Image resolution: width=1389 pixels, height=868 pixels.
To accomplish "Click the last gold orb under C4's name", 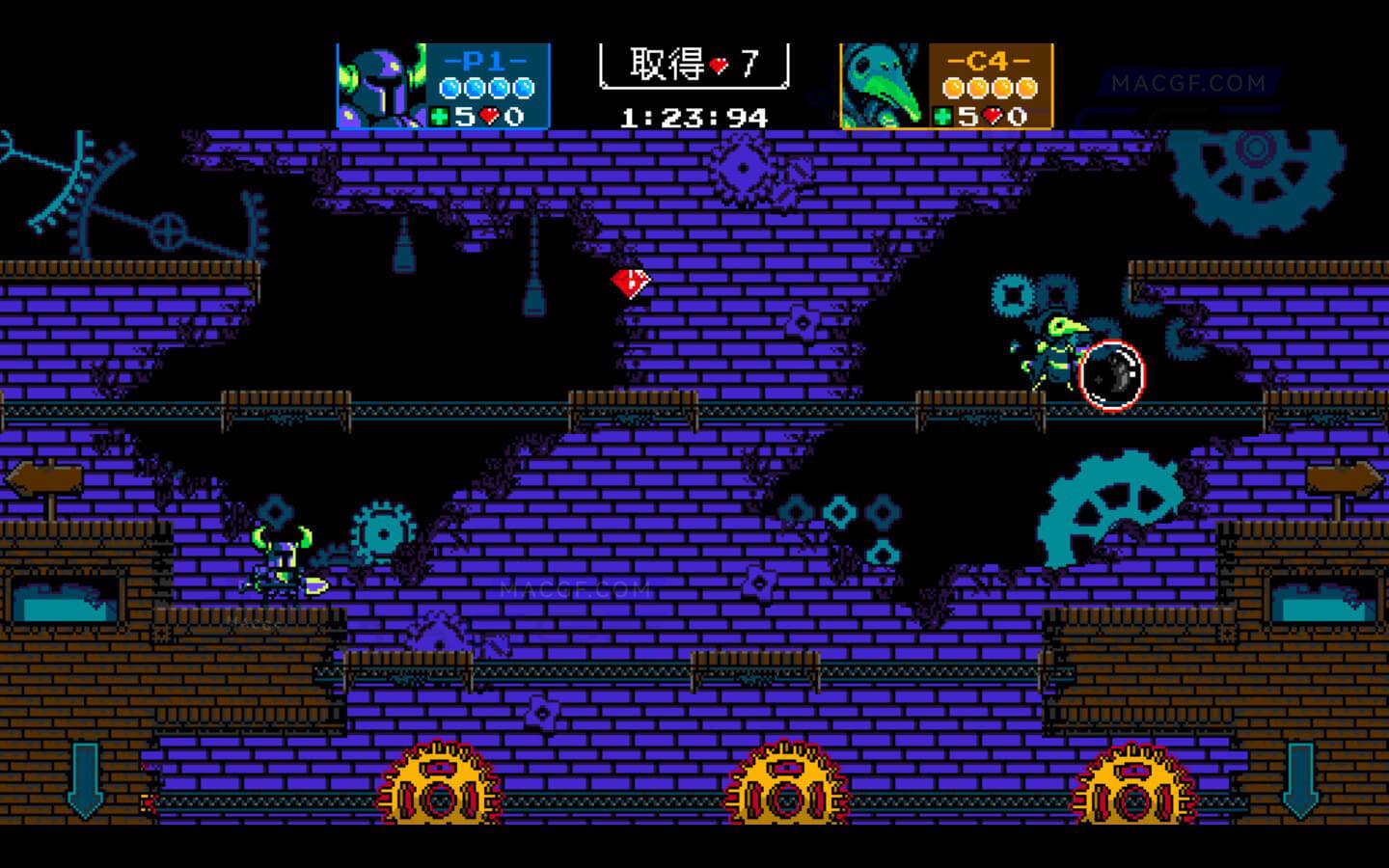I will coord(1025,87).
